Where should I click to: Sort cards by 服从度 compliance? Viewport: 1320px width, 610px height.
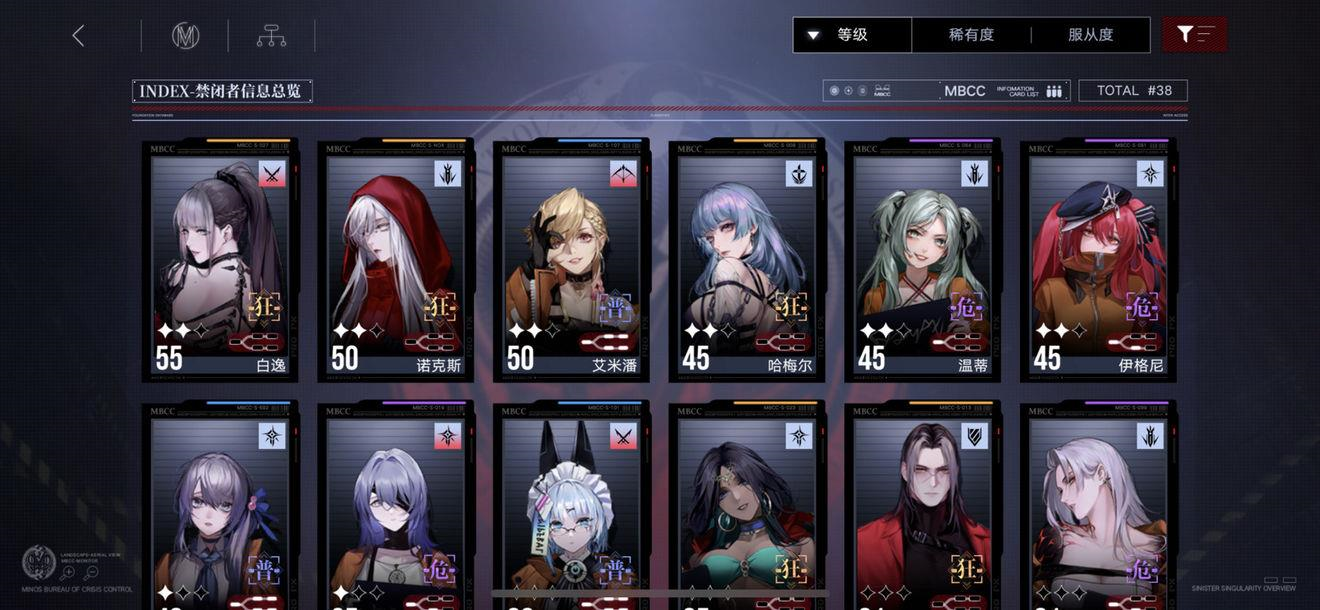(x=1090, y=35)
